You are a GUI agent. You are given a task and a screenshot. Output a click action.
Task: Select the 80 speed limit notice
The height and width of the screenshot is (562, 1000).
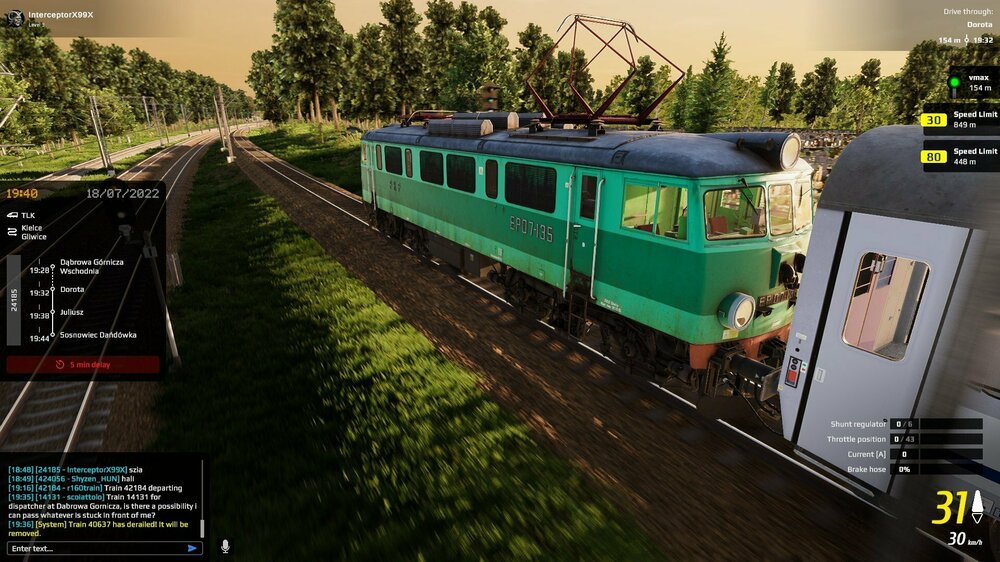[x=960, y=156]
